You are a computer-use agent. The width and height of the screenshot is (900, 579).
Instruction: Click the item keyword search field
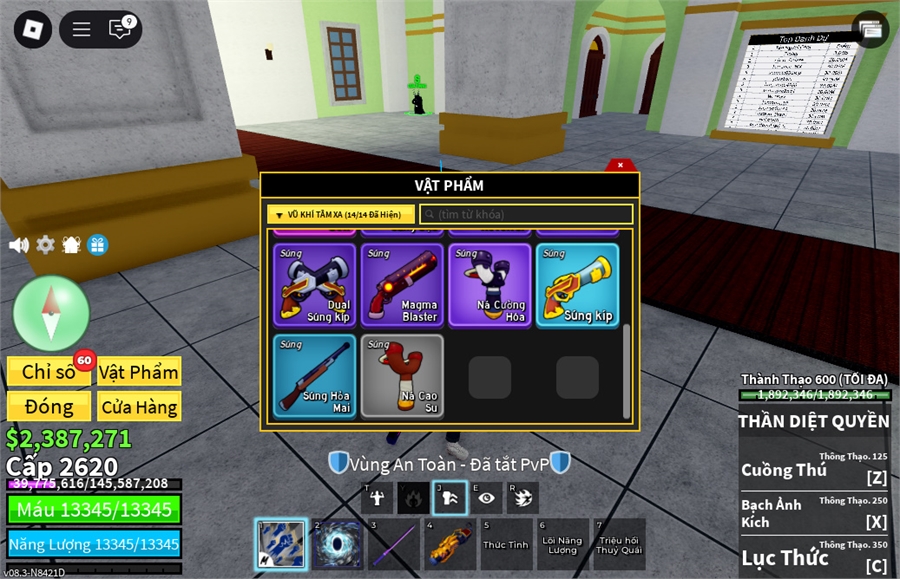click(526, 214)
